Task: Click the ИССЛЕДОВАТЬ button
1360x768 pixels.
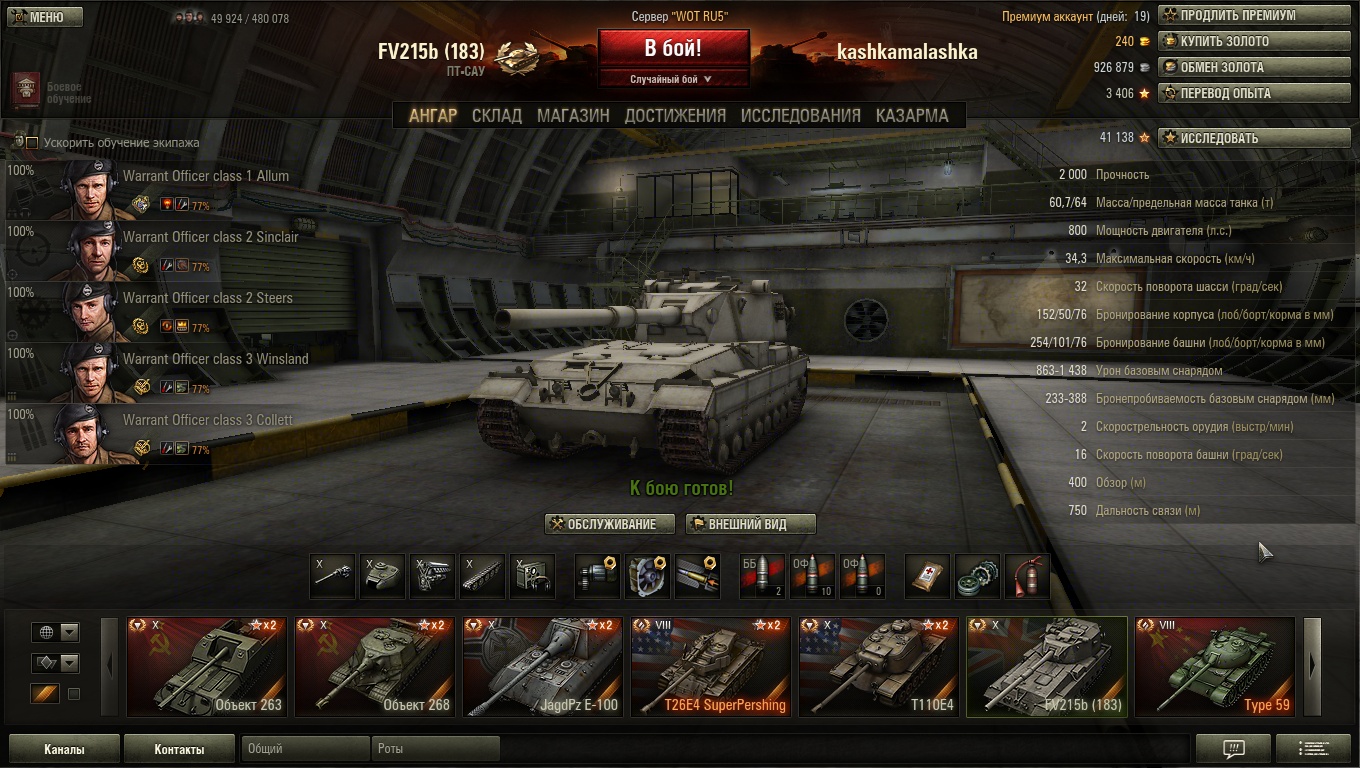Action: click(1254, 138)
